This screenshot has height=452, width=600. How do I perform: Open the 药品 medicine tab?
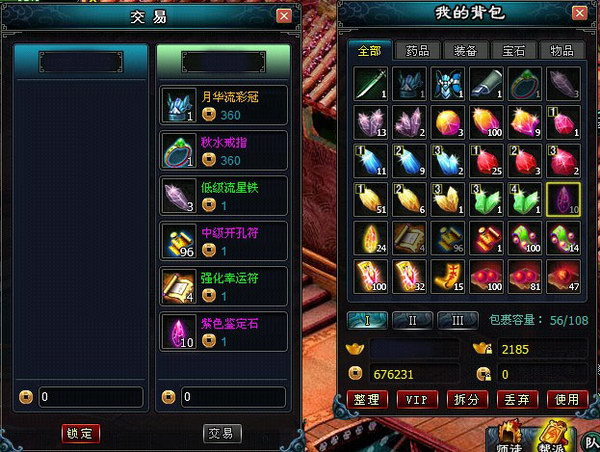(x=418, y=50)
